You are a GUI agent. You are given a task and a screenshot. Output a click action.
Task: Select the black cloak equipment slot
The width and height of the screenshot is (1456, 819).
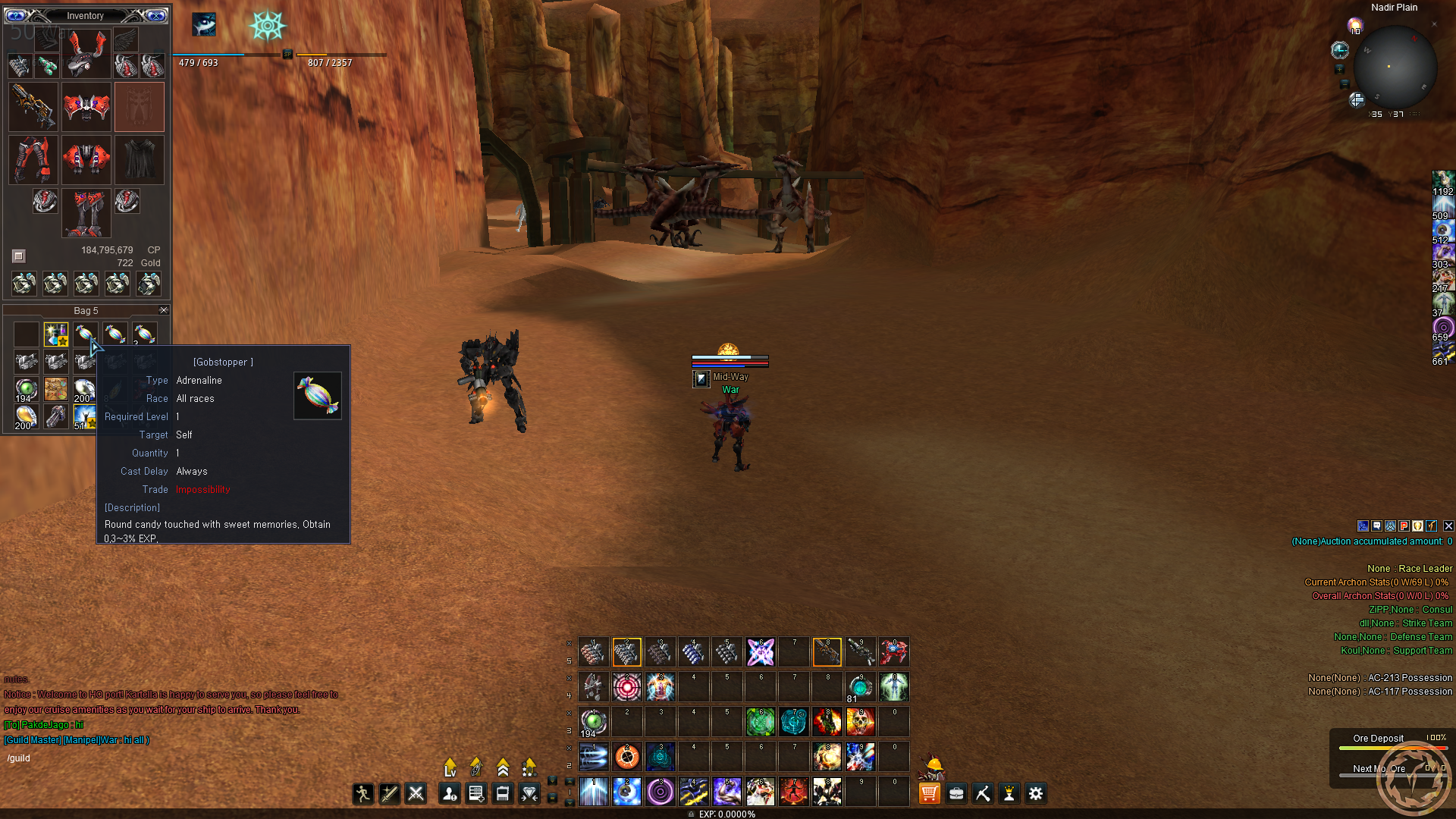click(140, 159)
